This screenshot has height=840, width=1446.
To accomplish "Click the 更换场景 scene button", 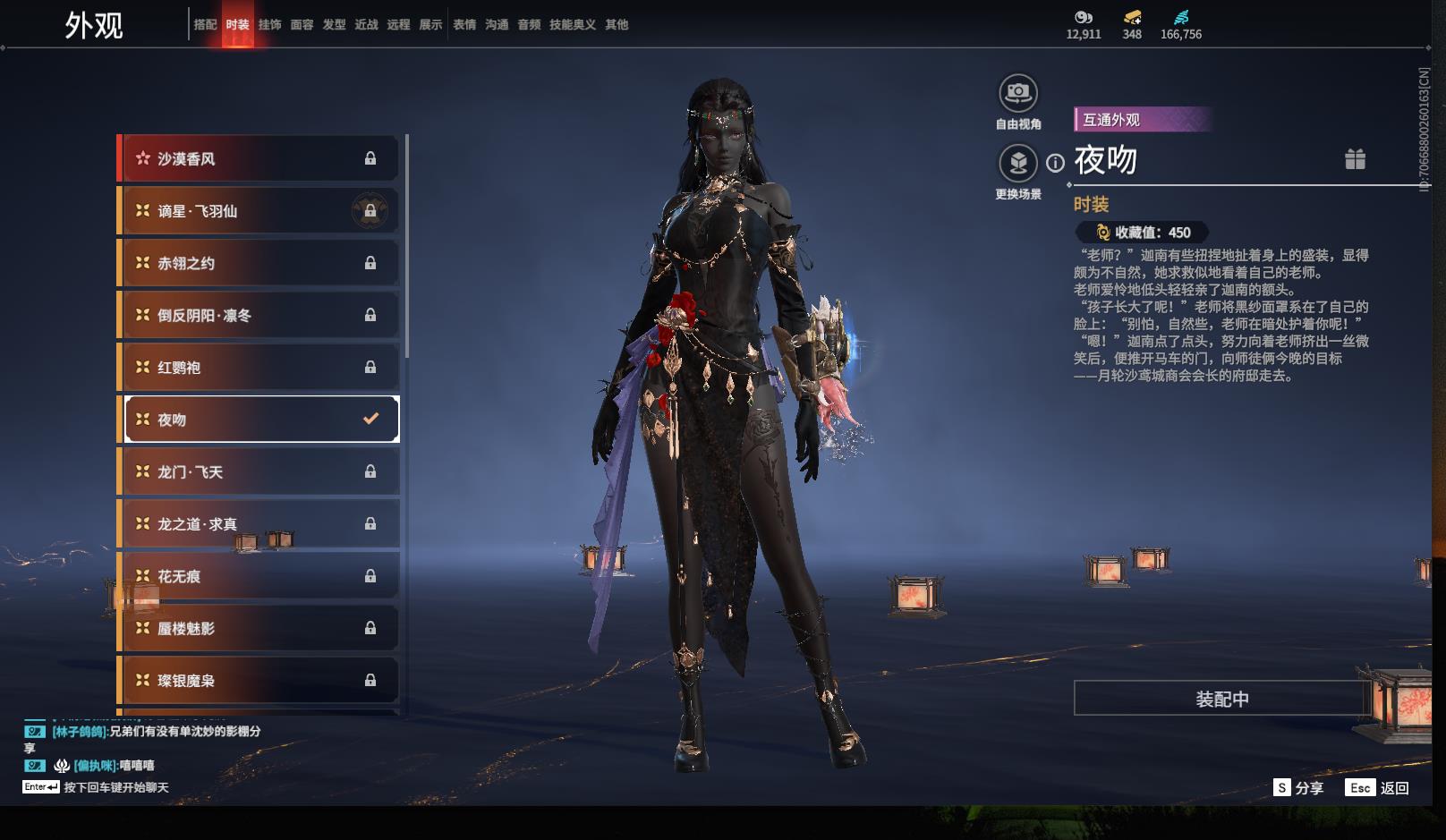I will click(1018, 164).
